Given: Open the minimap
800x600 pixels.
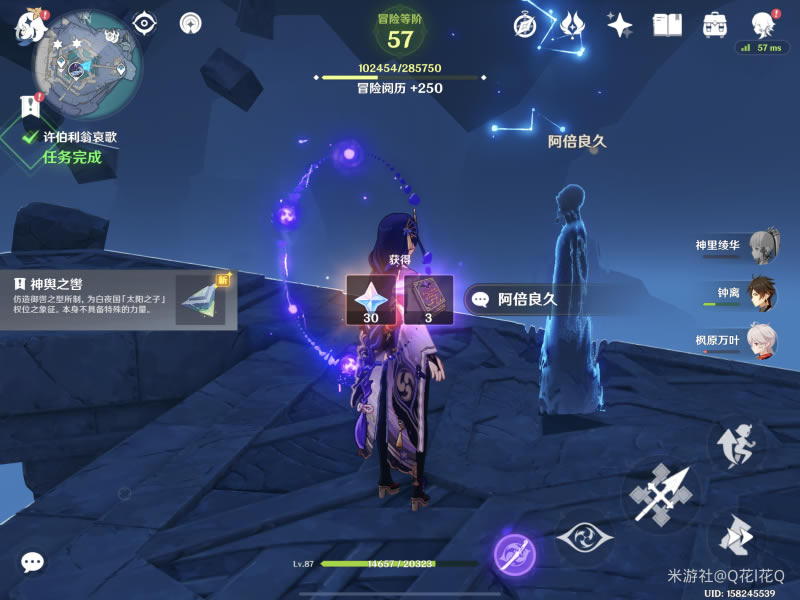Looking at the screenshot, I should [86, 64].
